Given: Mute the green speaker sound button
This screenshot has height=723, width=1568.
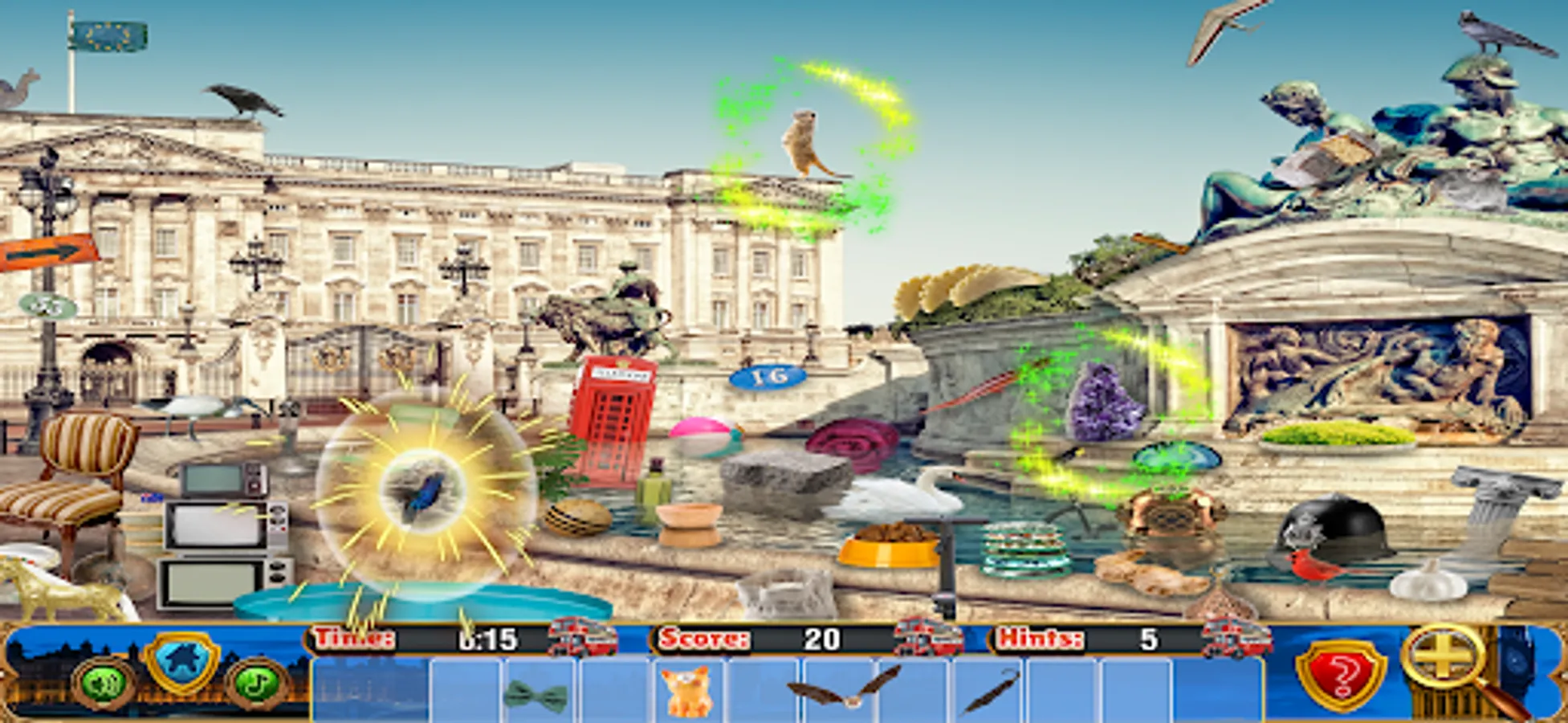Looking at the screenshot, I should click(104, 684).
